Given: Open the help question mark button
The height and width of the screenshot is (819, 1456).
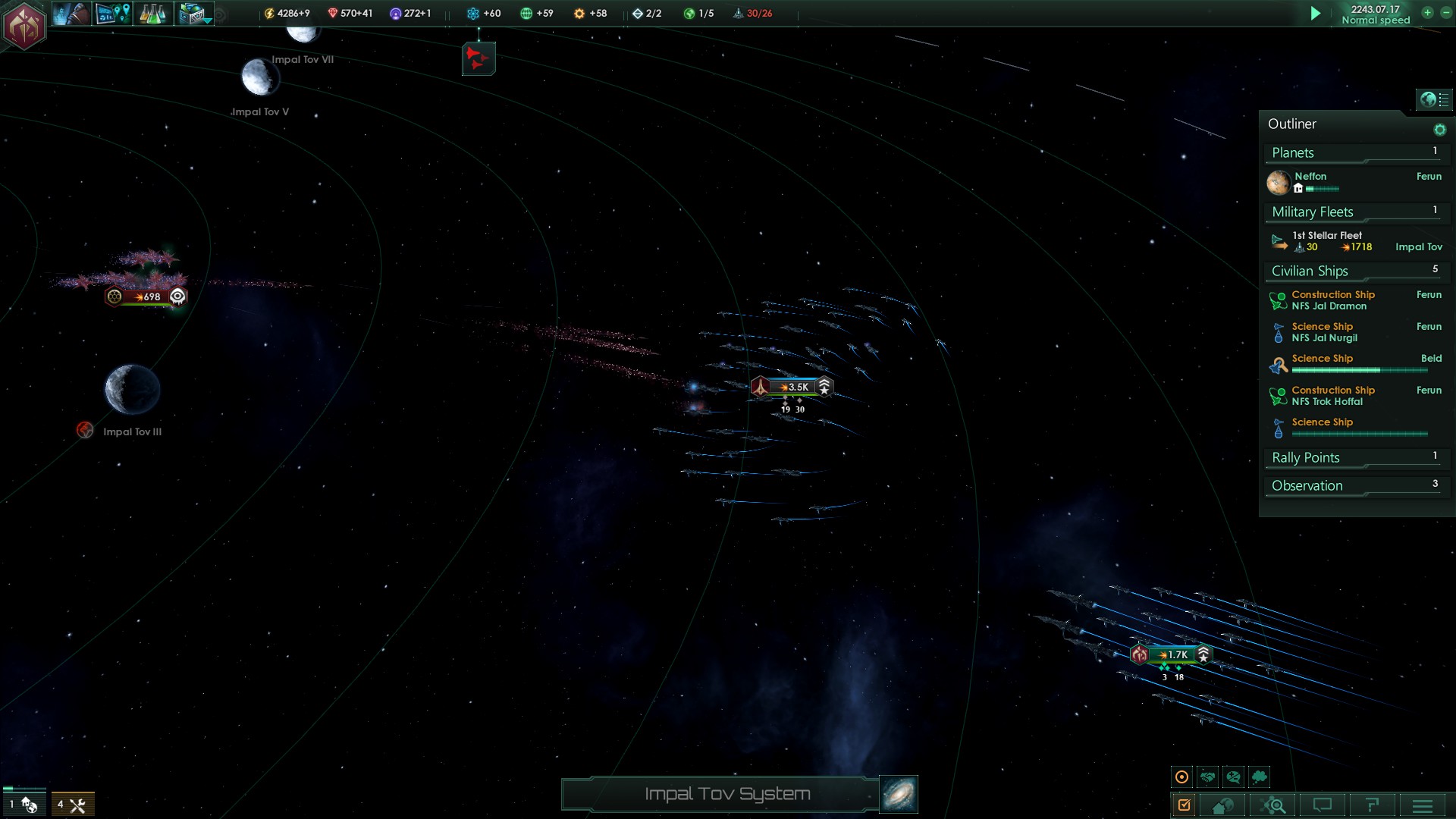Looking at the screenshot, I should point(1372,805).
